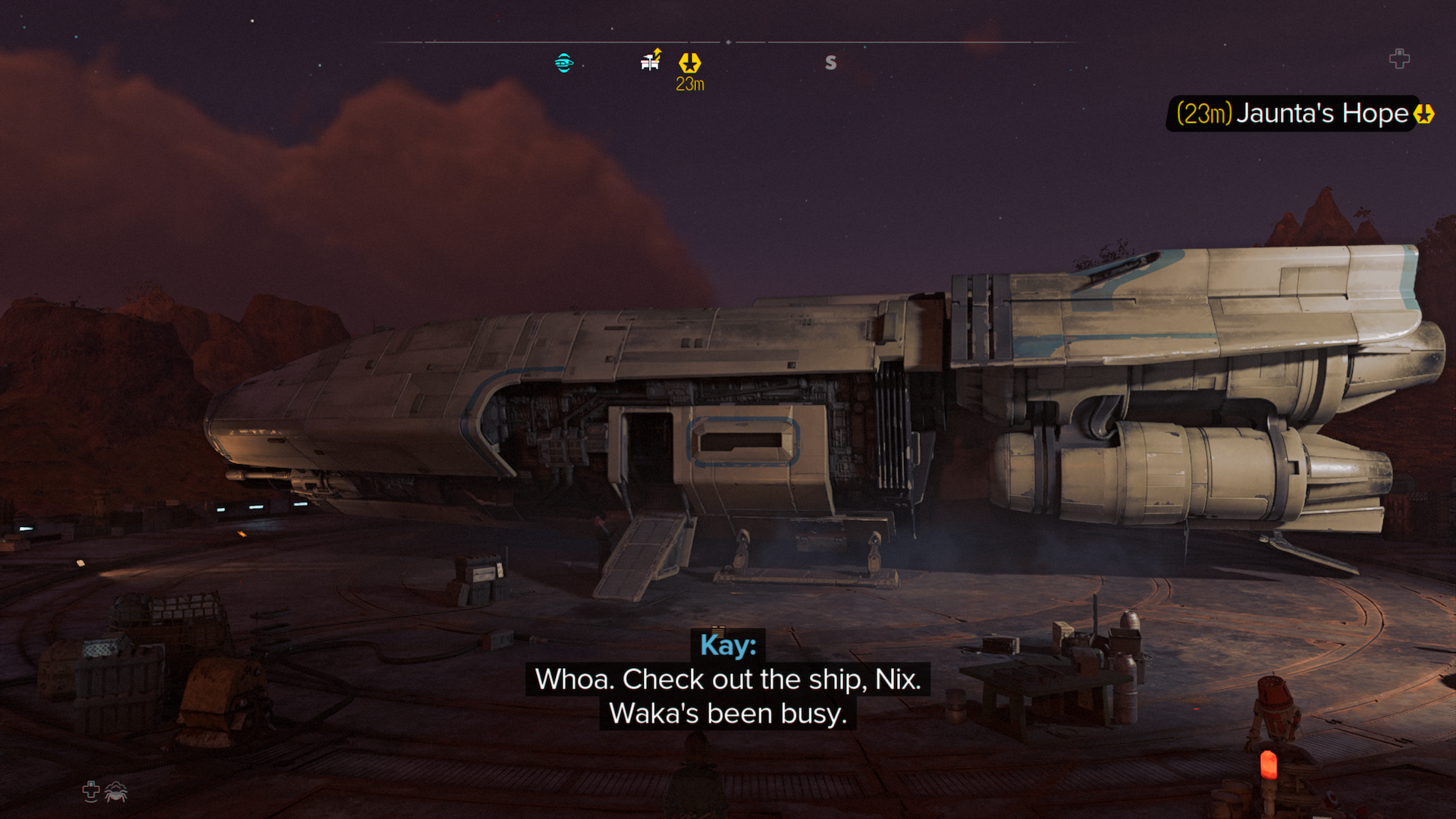The height and width of the screenshot is (819, 1456).
Task: Select the cyan ship icon on the compass
Action: [x=563, y=63]
